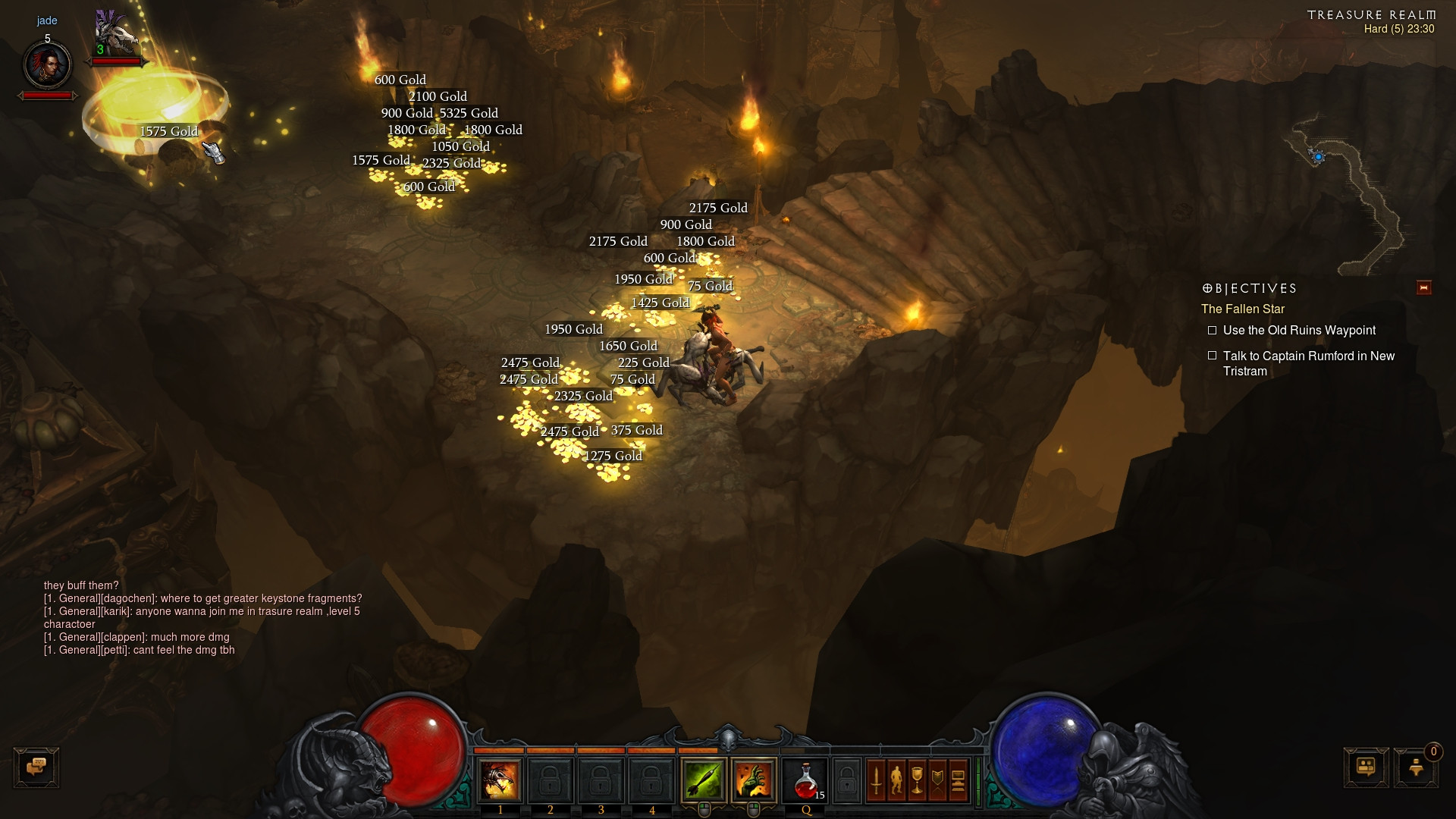The image size is (1456, 819).
Task: Open the character inventory figure icon
Action: (x=896, y=780)
